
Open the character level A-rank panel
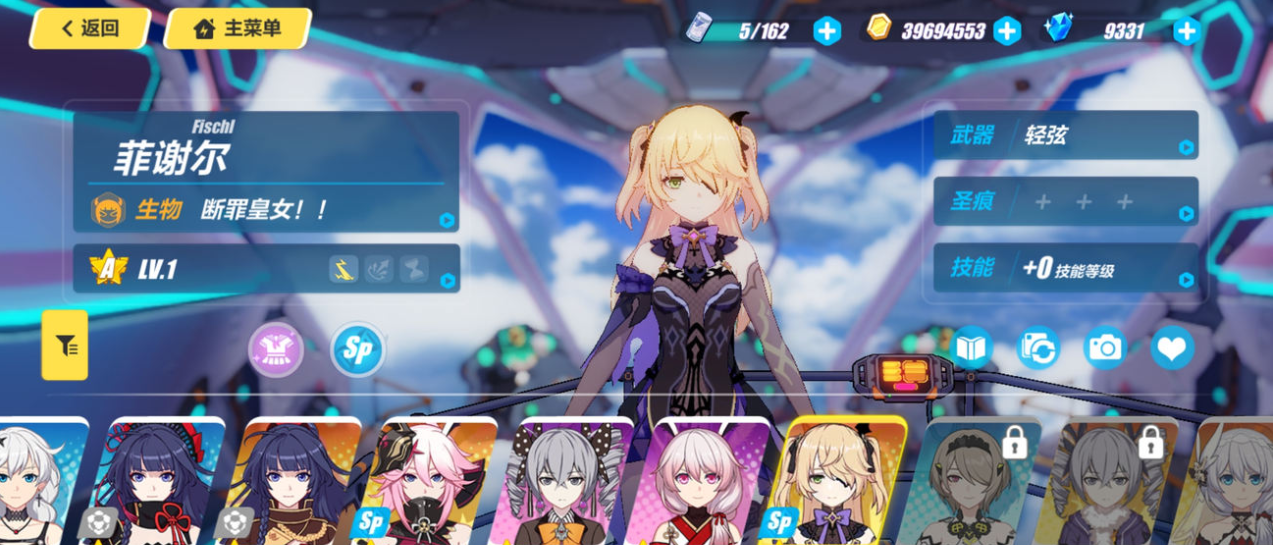pyautogui.click(x=266, y=269)
